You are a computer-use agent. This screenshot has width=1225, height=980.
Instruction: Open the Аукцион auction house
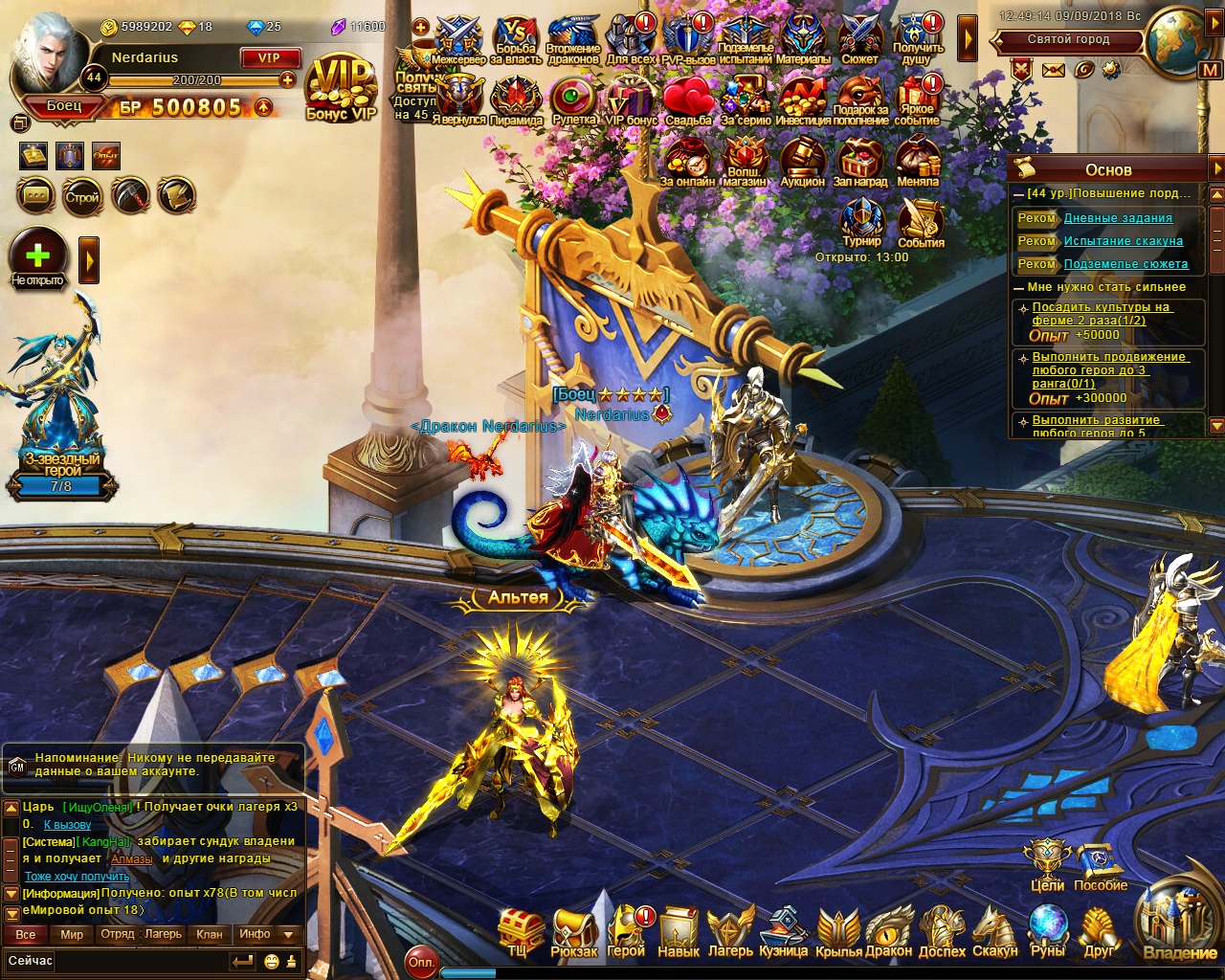click(x=802, y=161)
